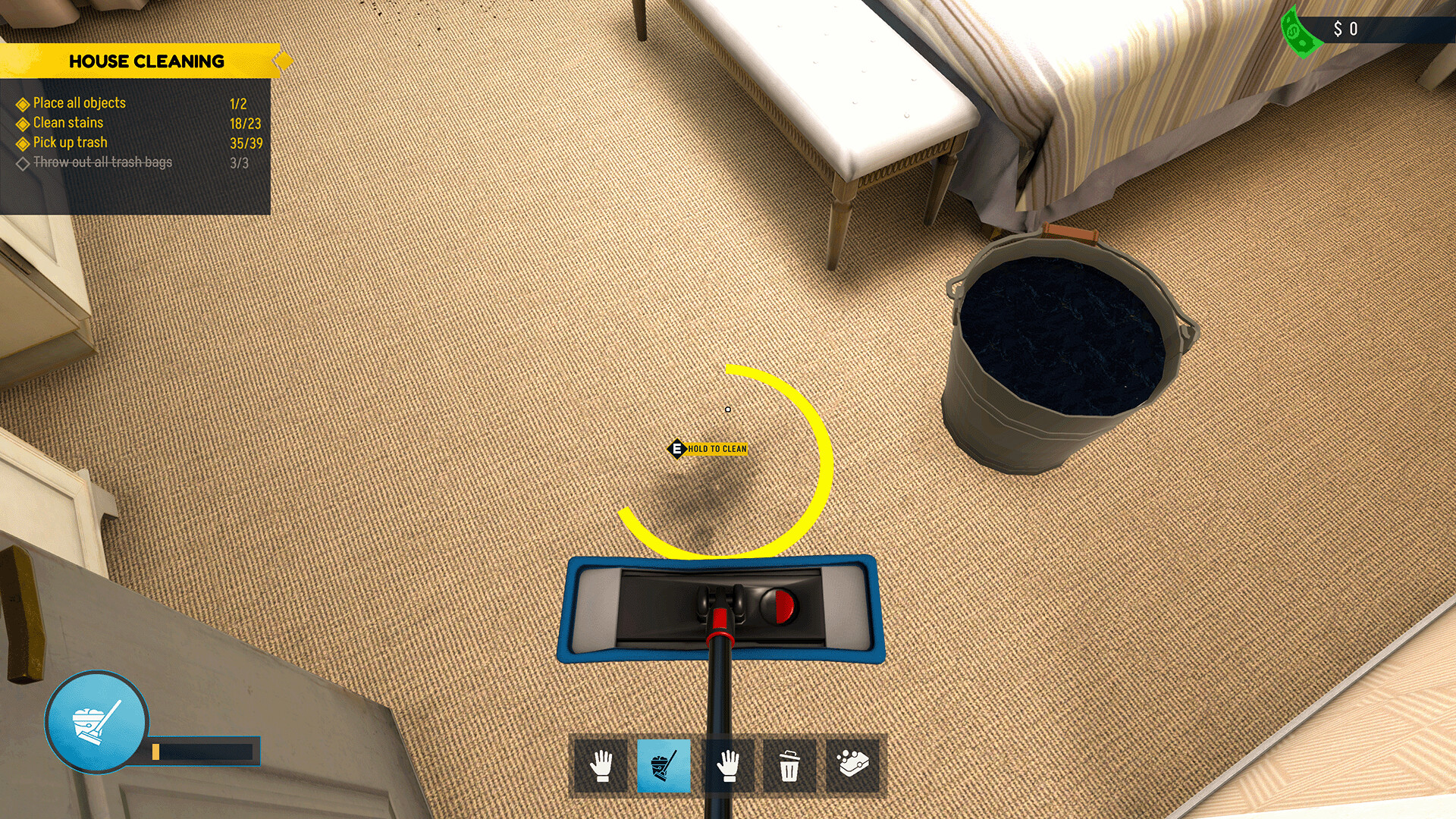This screenshot has width=1456, height=819.
Task: Toggle the diamond next to Clean stains
Action: [x=22, y=122]
